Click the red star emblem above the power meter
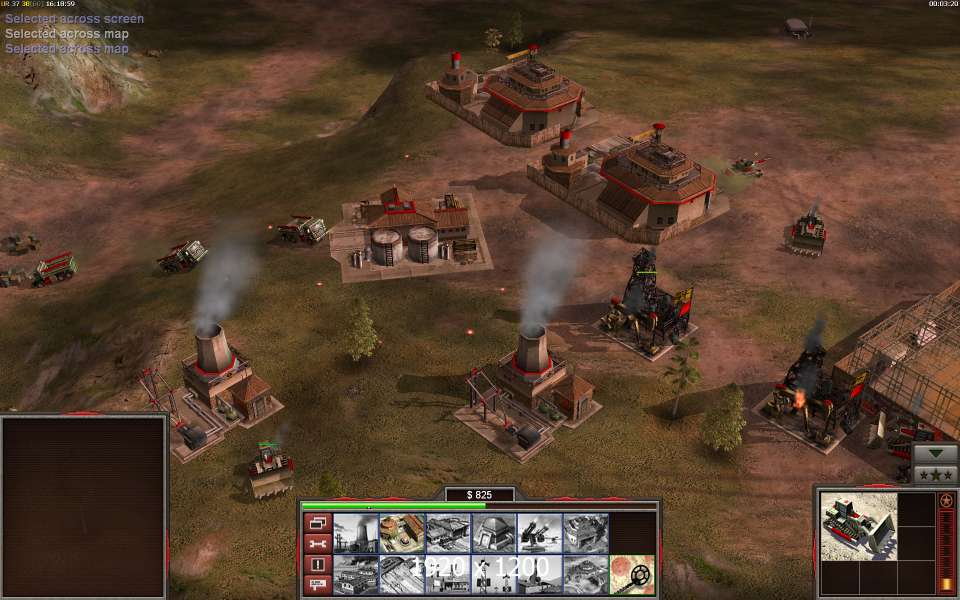Screen dimensions: 960x600 [x=946, y=499]
